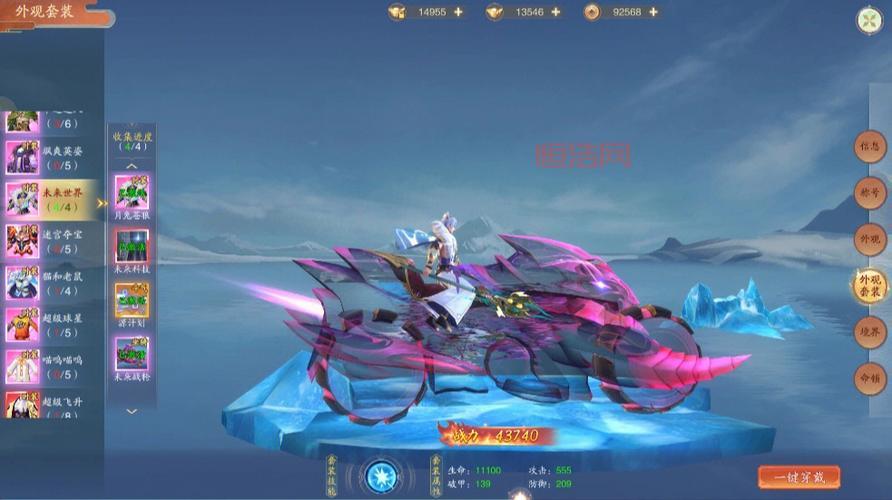Close the screen with the round top-right button
Screen dimensions: 892x500
[x=868, y=20]
